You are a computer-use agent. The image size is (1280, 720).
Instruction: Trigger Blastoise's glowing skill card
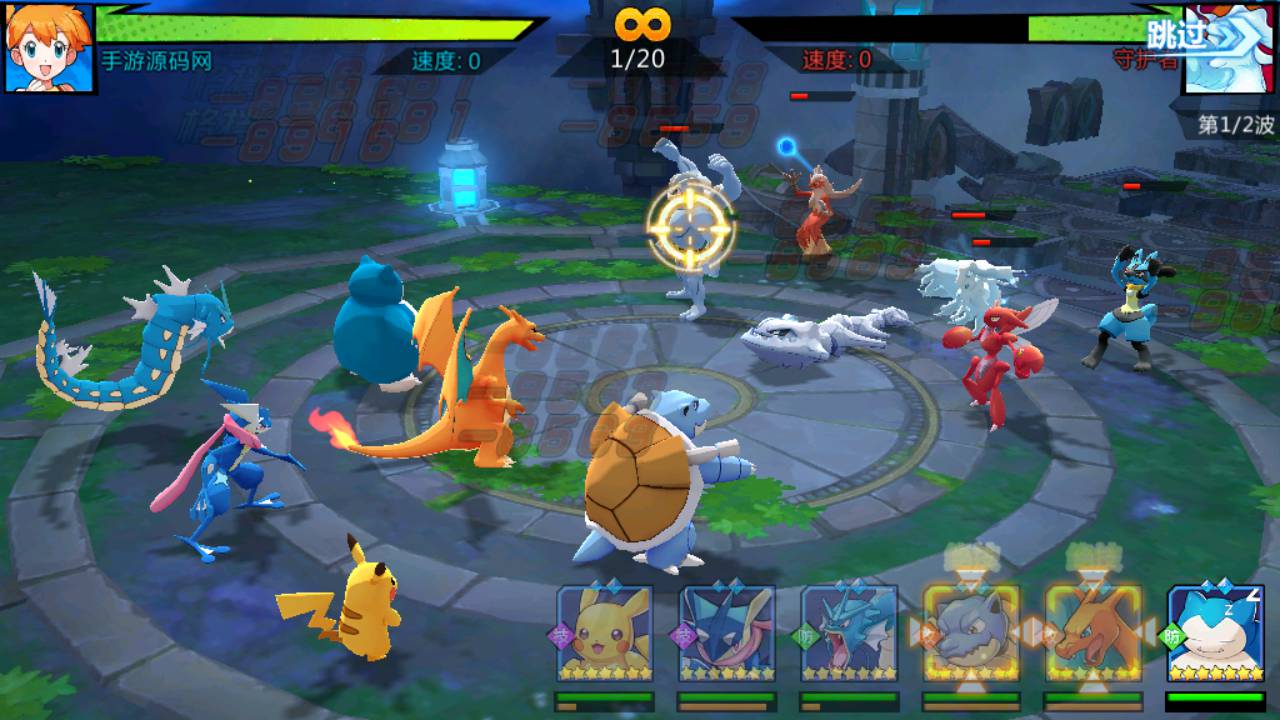tap(971, 633)
